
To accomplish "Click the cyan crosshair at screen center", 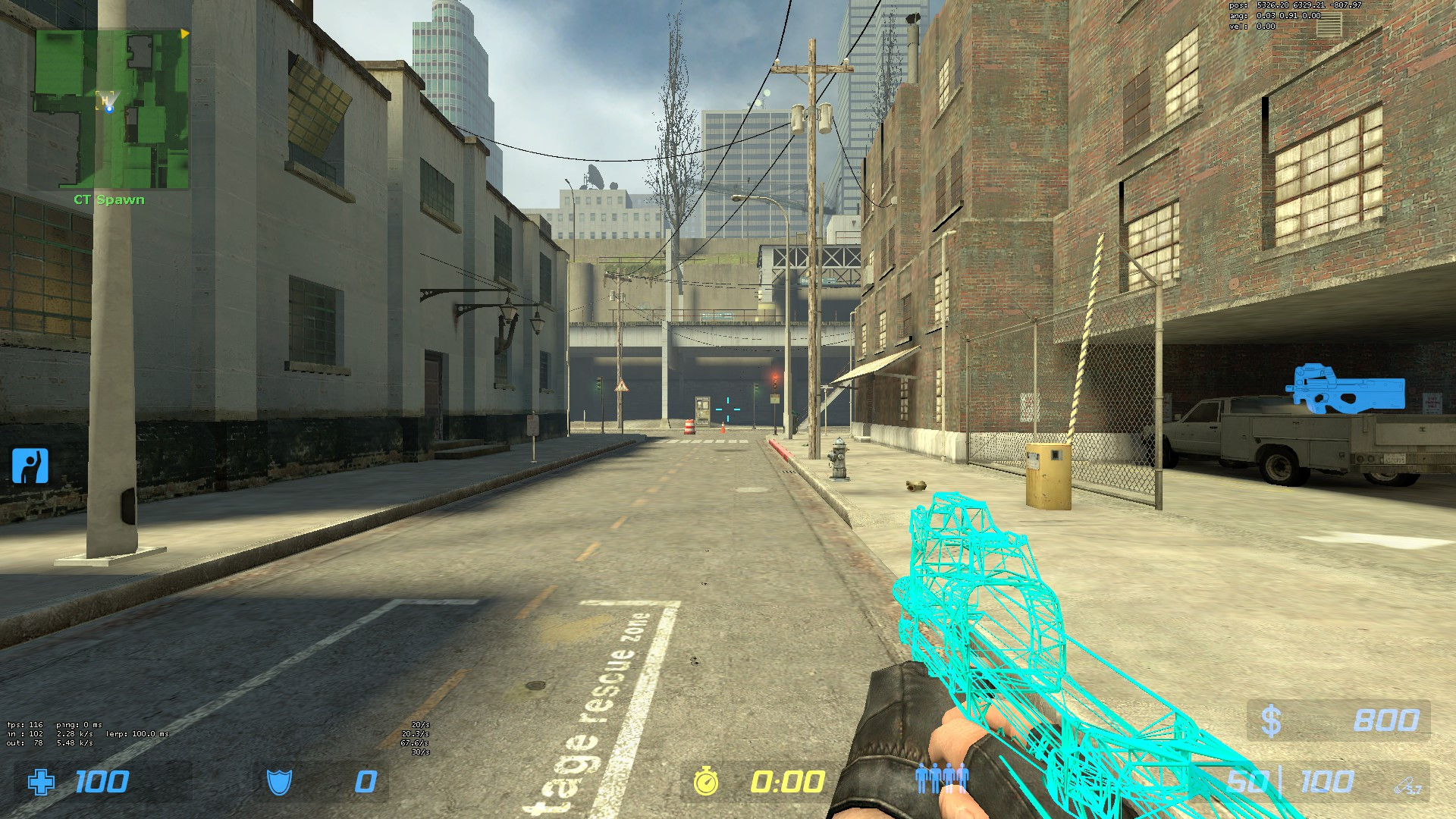I will (726, 408).
